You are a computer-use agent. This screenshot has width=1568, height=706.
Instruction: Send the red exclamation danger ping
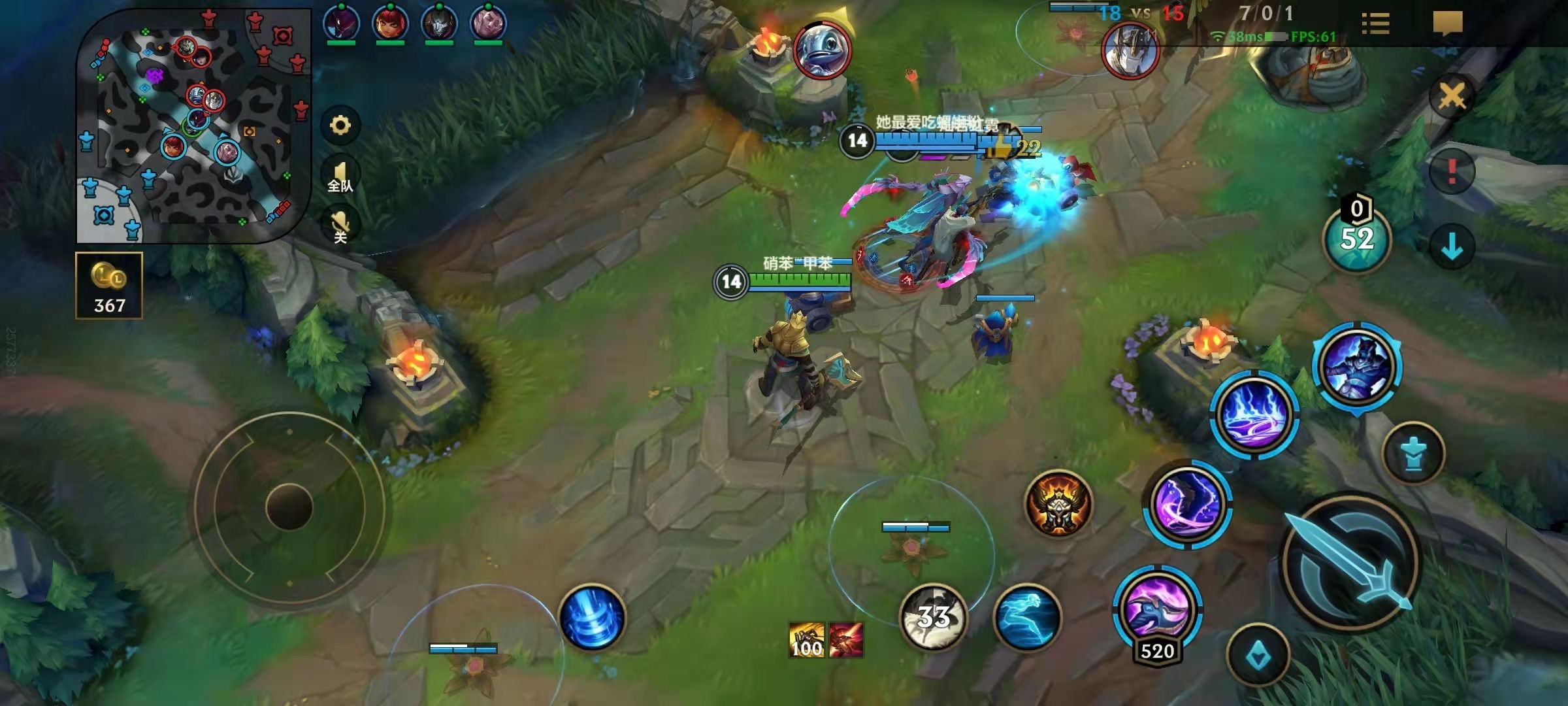point(1452,171)
